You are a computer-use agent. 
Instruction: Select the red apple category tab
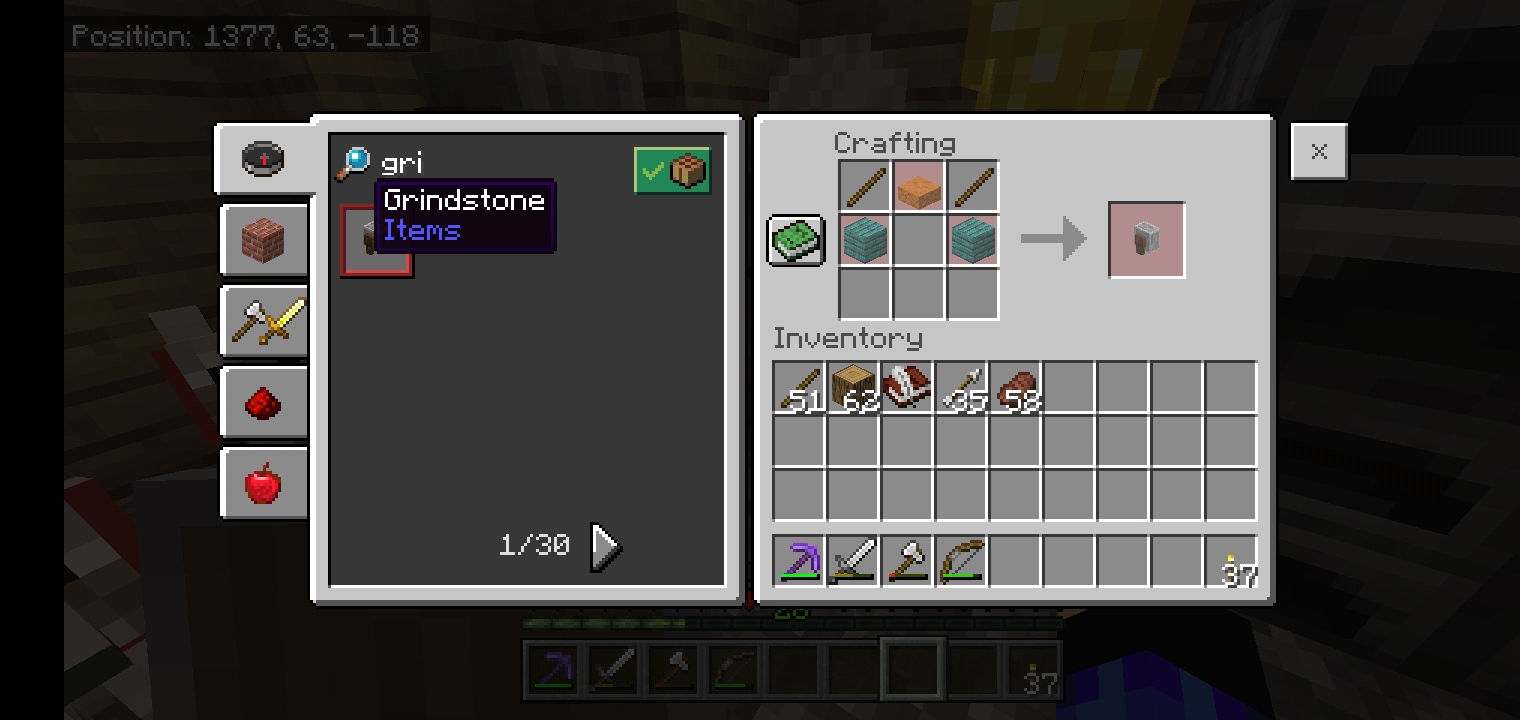coord(264,484)
